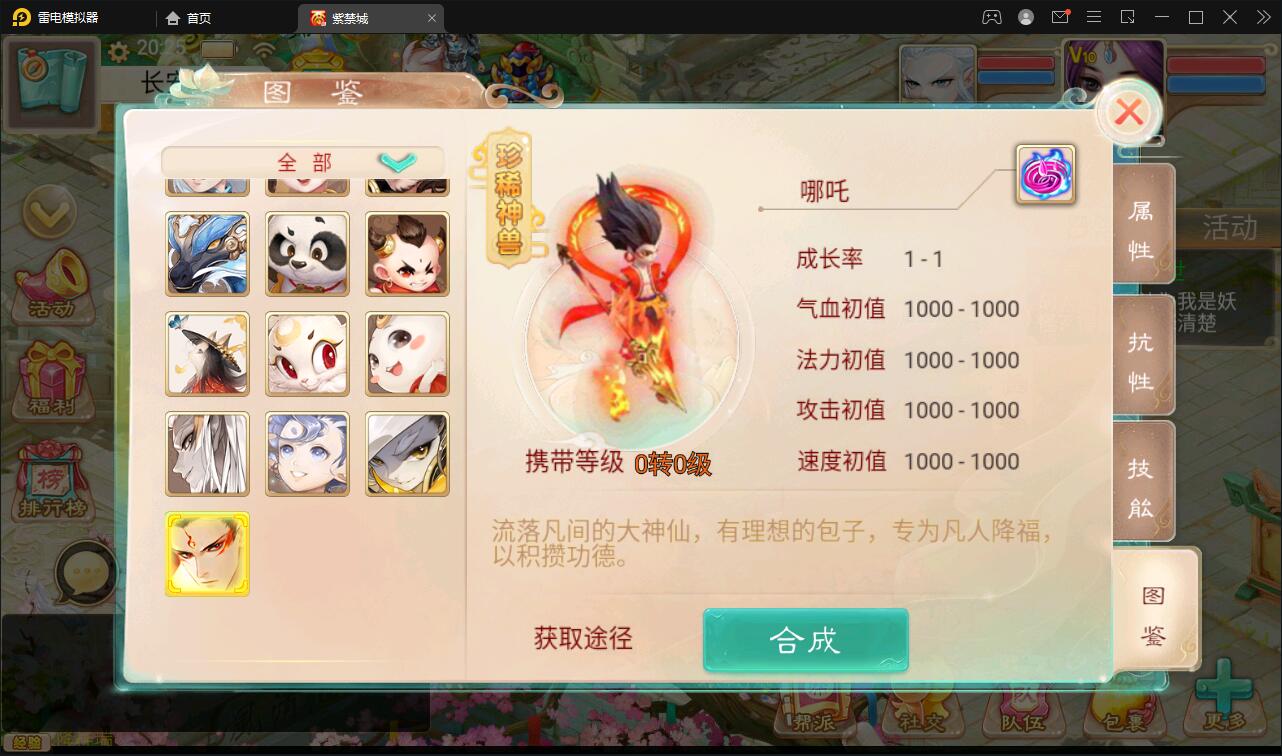Open the 全部 filter dropdown
Viewport: 1282px width, 756px height.
tap(300, 160)
